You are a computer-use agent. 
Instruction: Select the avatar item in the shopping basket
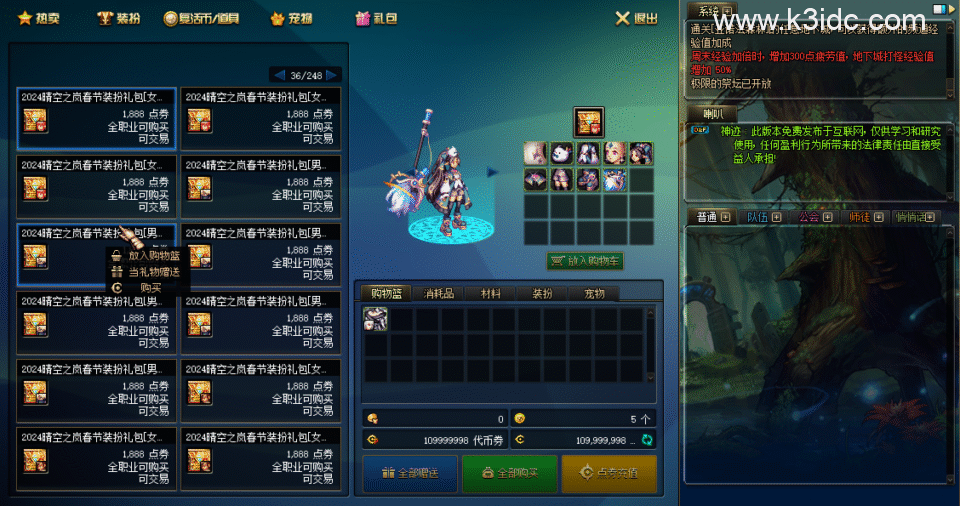click(376, 319)
